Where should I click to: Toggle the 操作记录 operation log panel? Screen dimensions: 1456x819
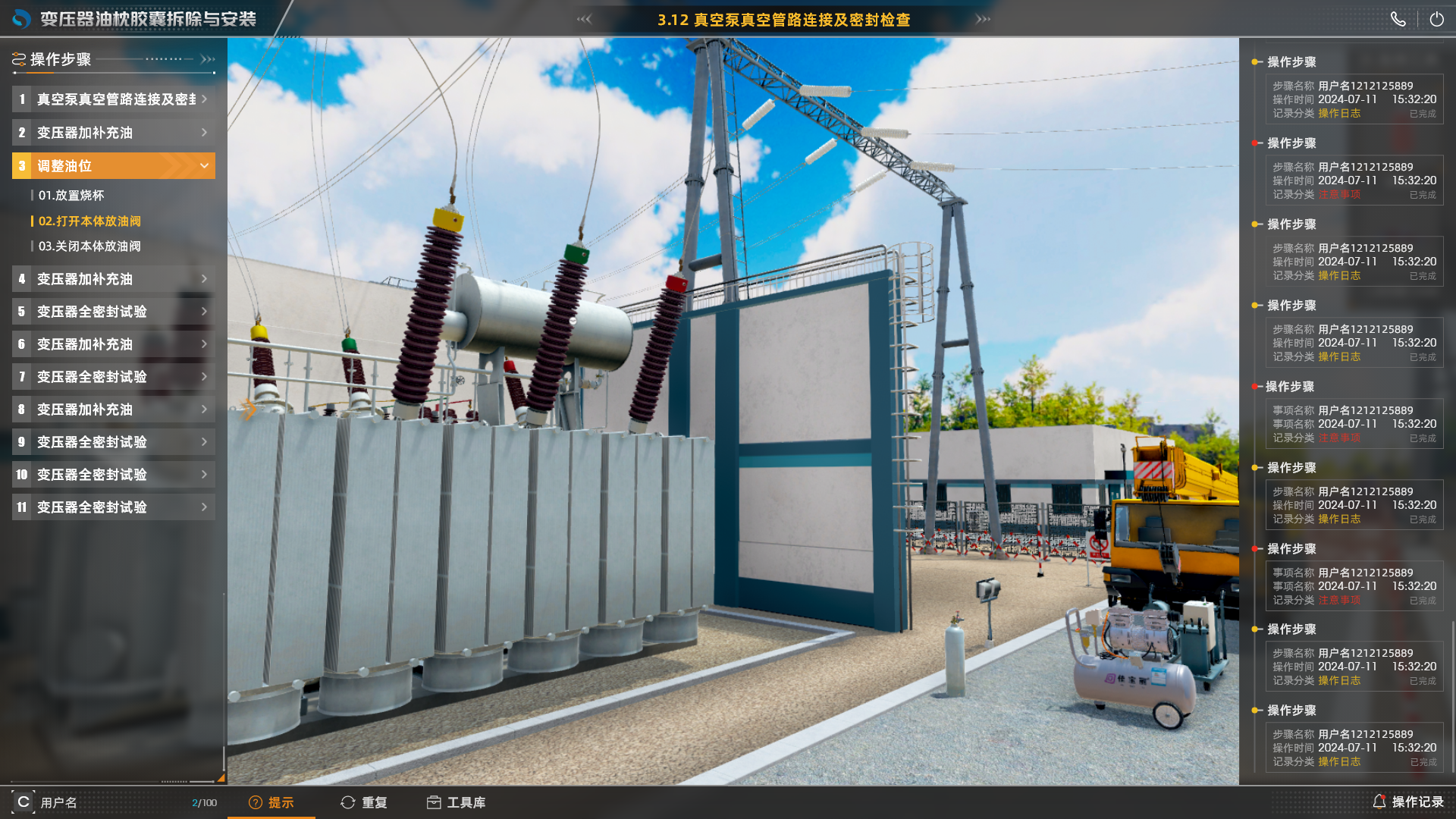pyautogui.click(x=1408, y=802)
